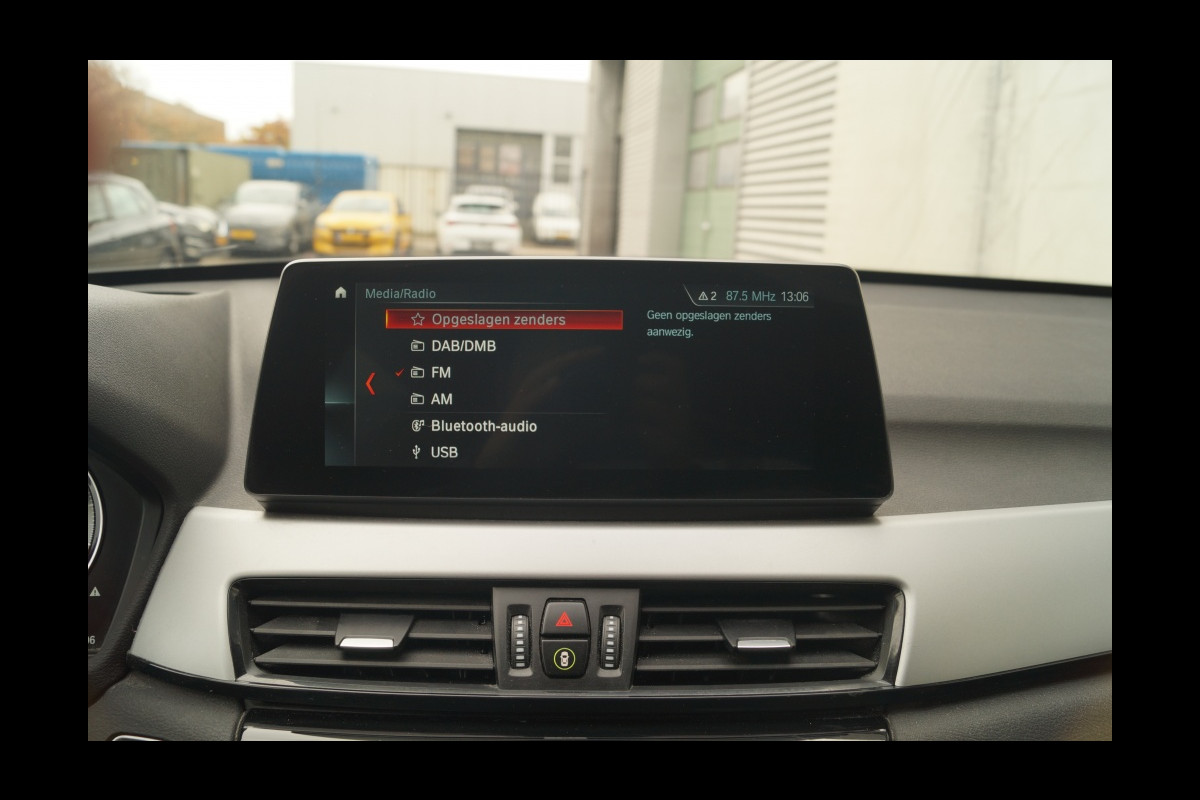Viewport: 1200px width, 800px height.
Task: Choose the DAB/DMB radio source
Action: tap(462, 346)
